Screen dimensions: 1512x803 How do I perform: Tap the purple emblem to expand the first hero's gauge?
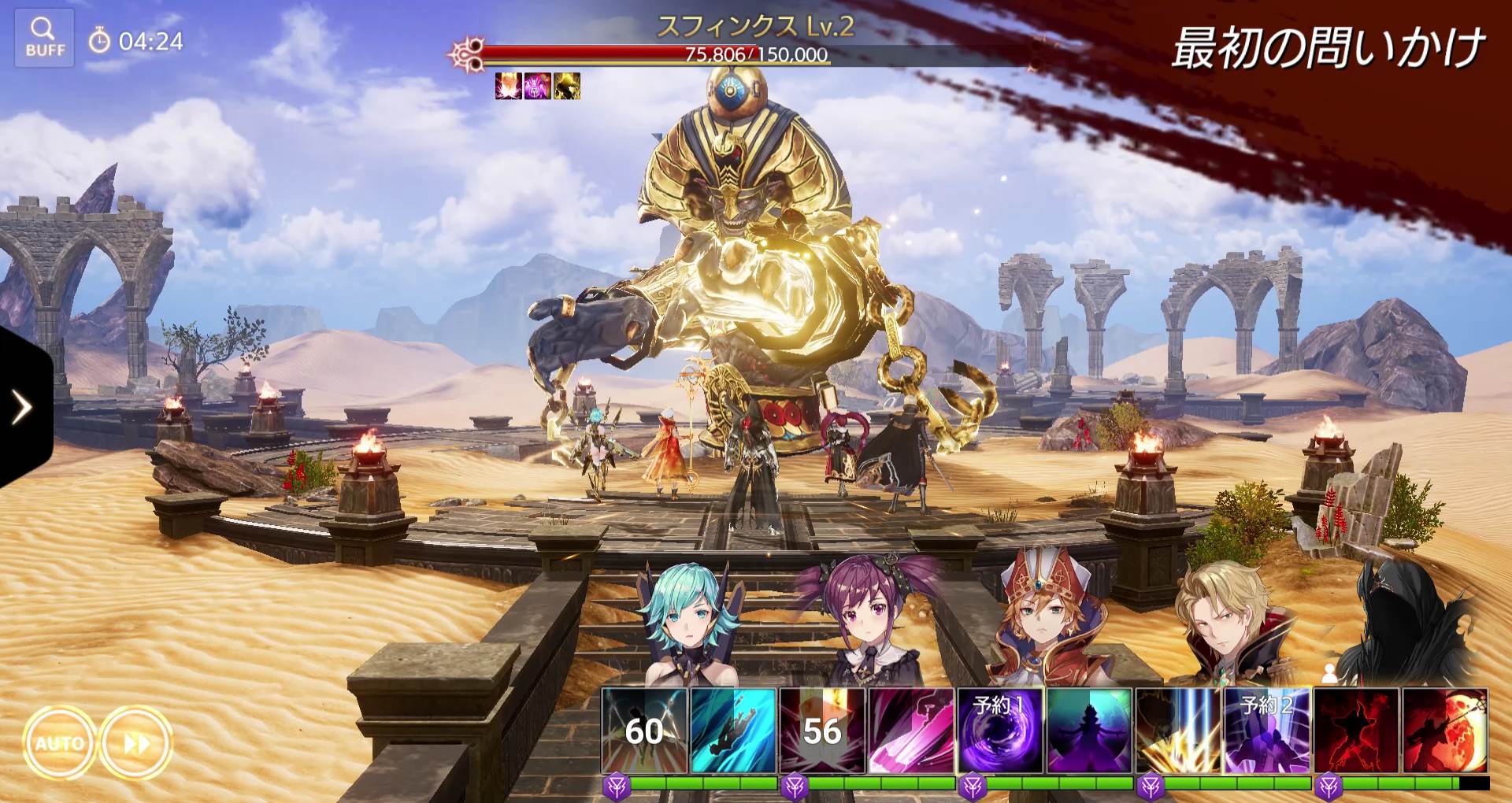[x=617, y=784]
